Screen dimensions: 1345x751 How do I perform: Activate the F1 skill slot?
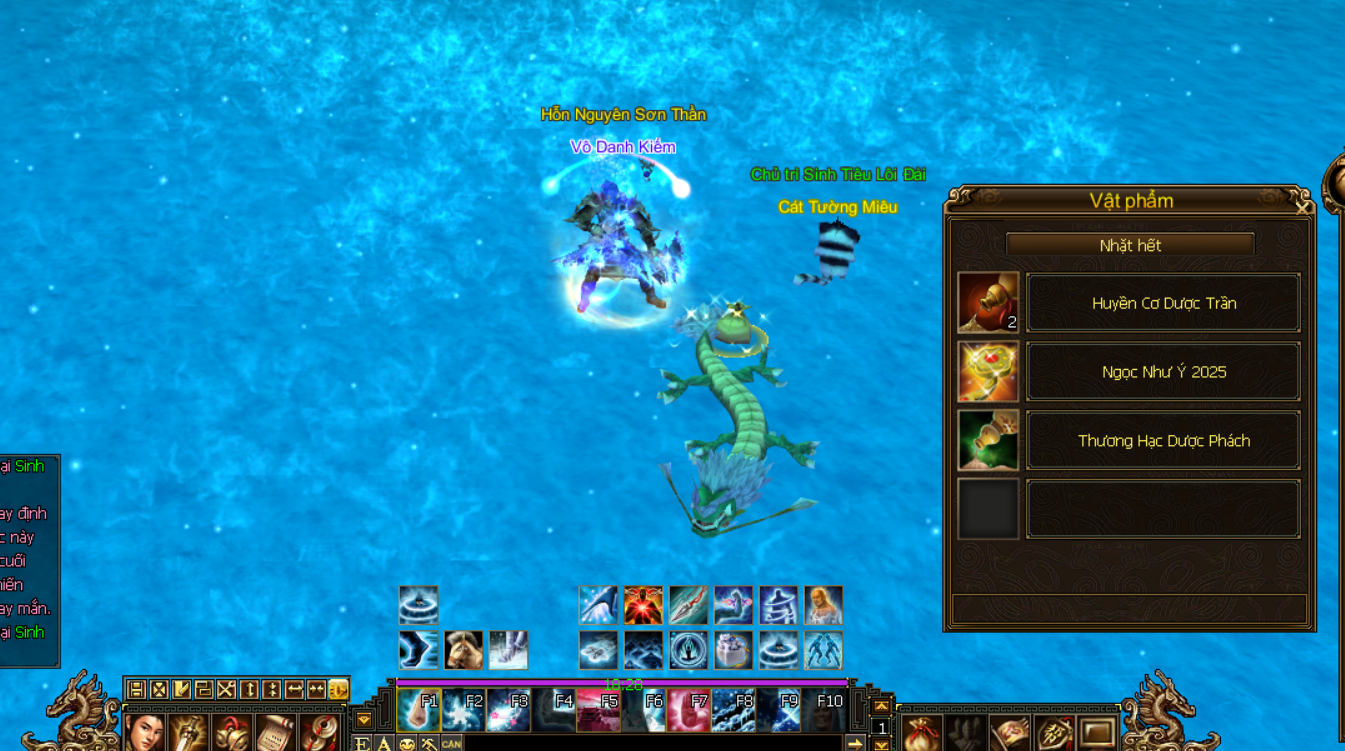click(x=419, y=710)
